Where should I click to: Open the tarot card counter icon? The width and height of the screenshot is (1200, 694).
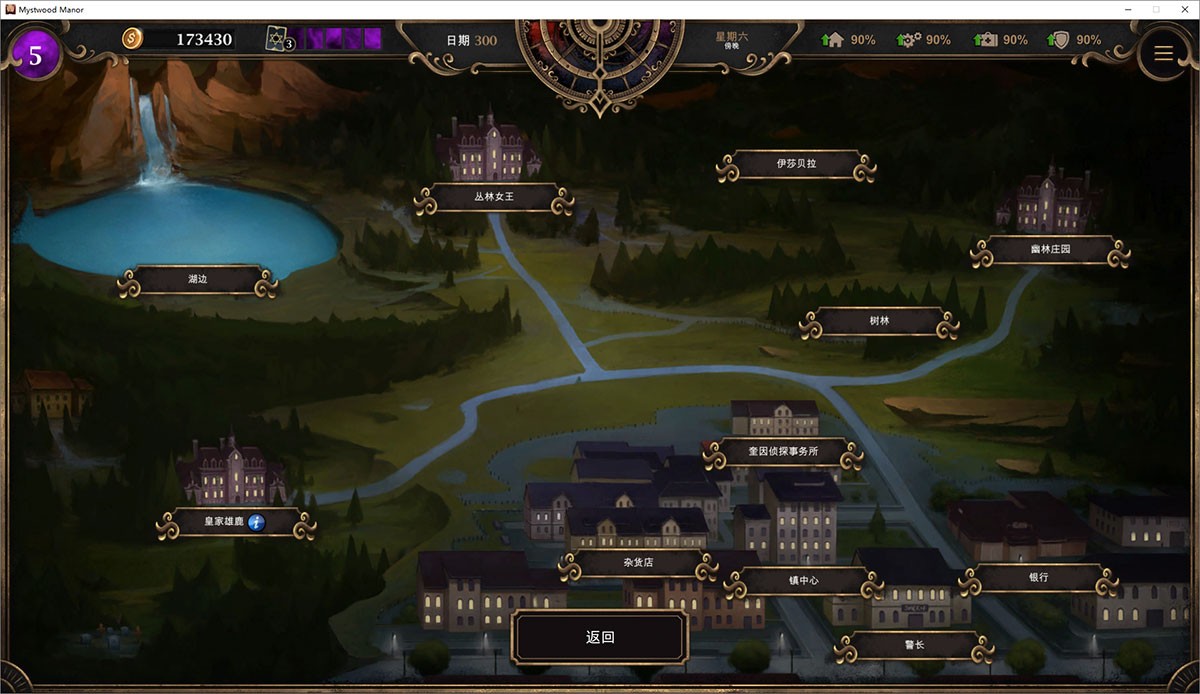click(x=279, y=39)
